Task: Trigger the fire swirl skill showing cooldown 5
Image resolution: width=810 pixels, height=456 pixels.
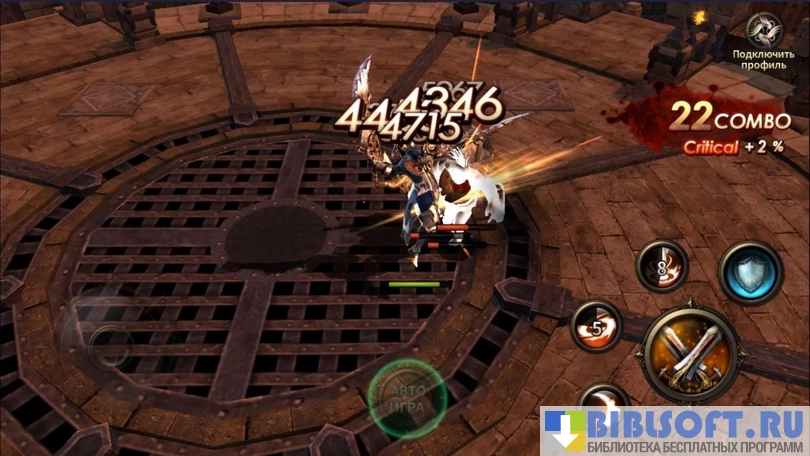Action: (597, 326)
